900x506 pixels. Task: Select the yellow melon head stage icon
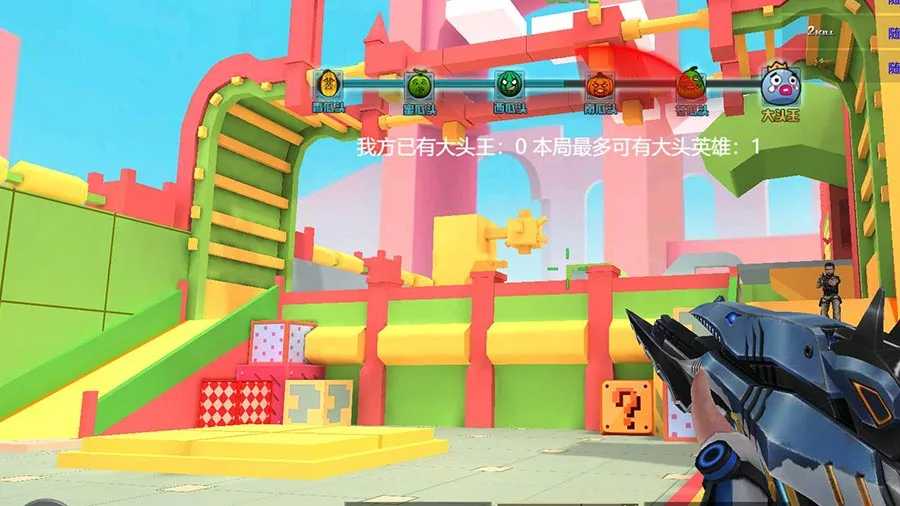click(327, 84)
